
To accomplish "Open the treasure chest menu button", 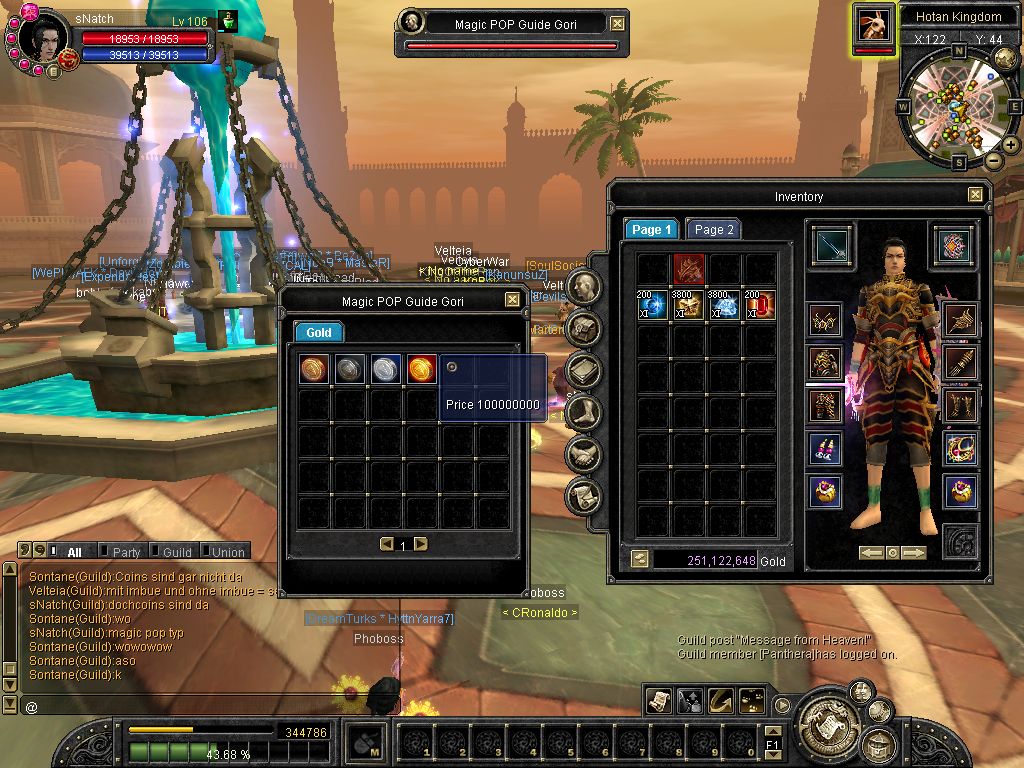I will [x=878, y=745].
